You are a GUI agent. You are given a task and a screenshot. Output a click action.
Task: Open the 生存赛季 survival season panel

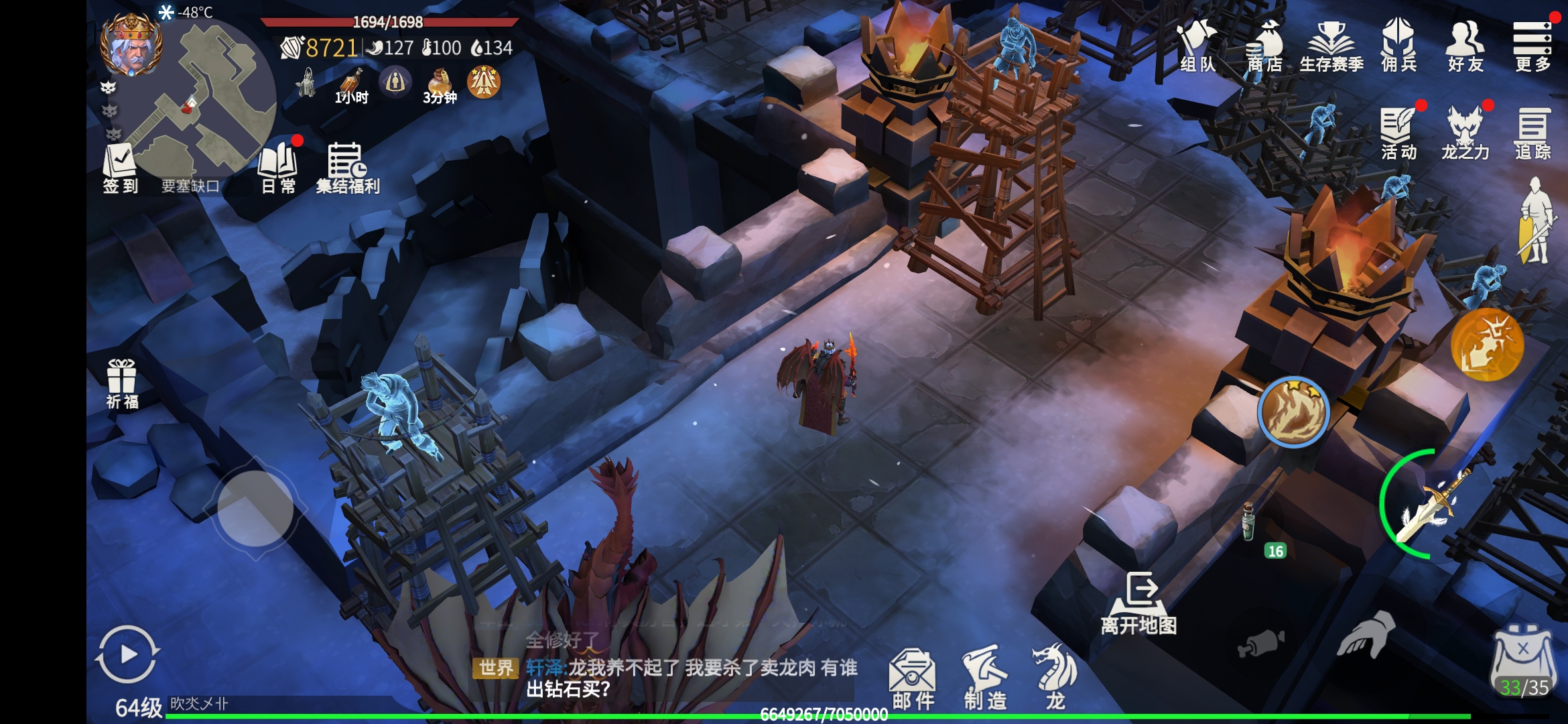(x=1331, y=46)
